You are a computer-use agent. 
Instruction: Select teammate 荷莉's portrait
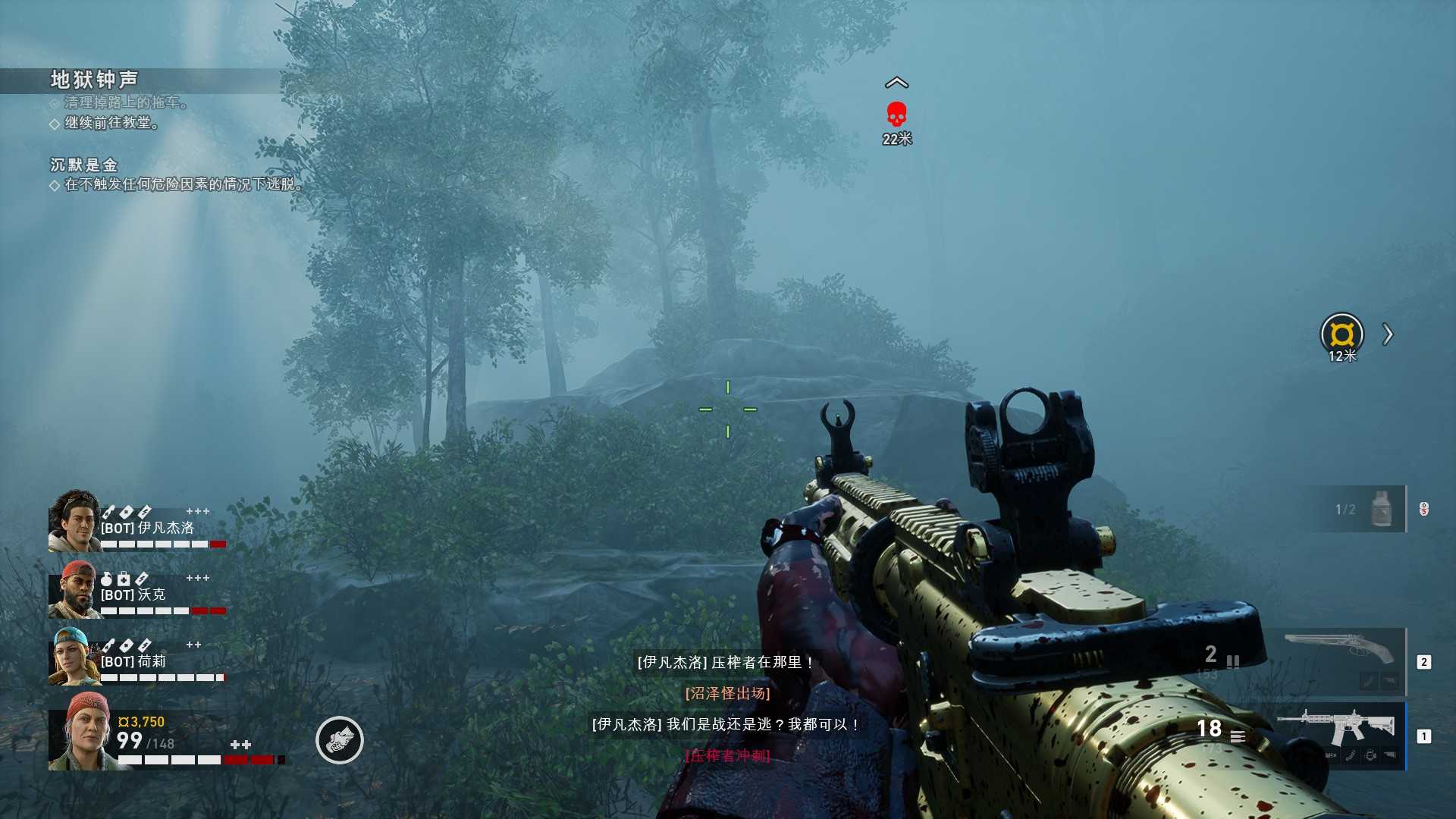[x=74, y=657]
